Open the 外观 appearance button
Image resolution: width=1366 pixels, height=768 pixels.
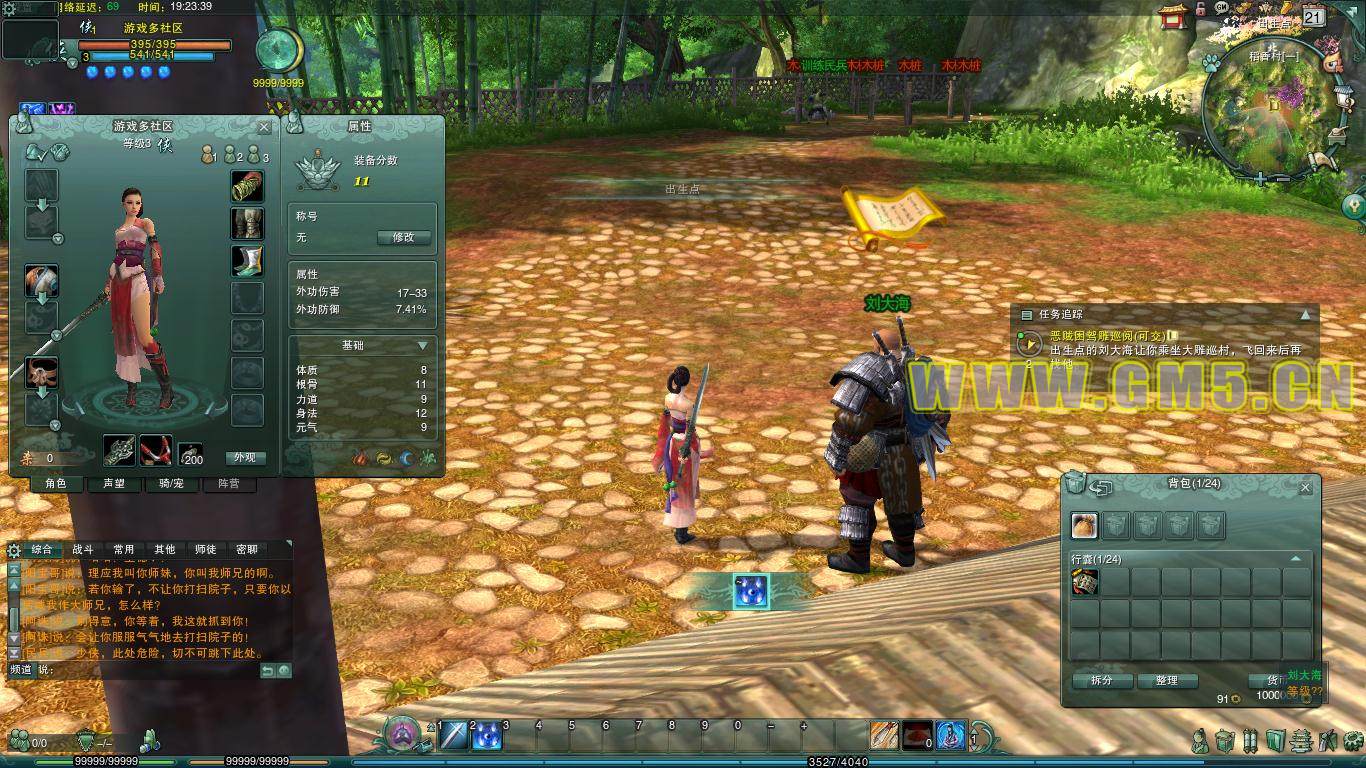[245, 457]
